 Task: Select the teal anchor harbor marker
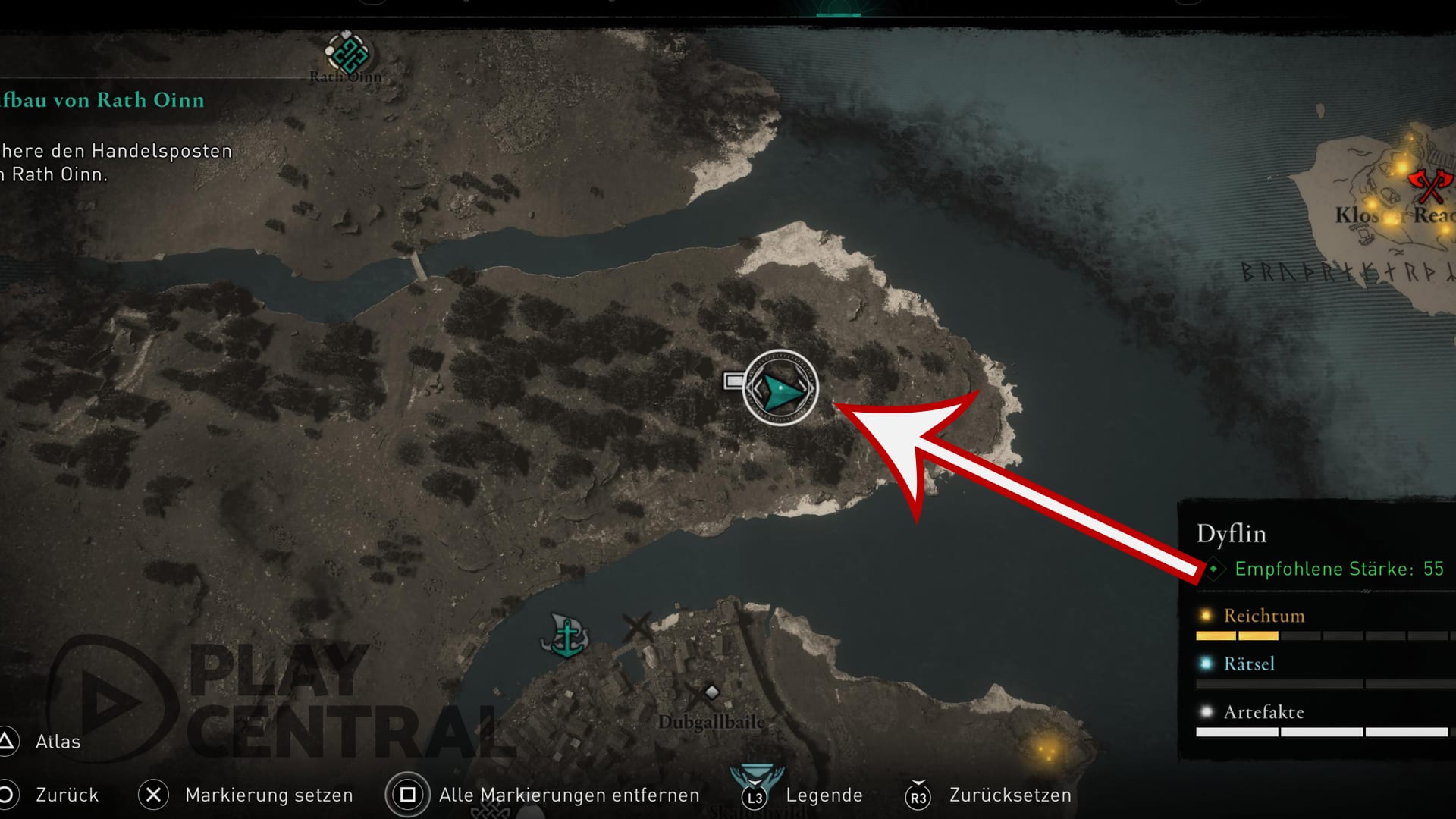click(x=566, y=635)
